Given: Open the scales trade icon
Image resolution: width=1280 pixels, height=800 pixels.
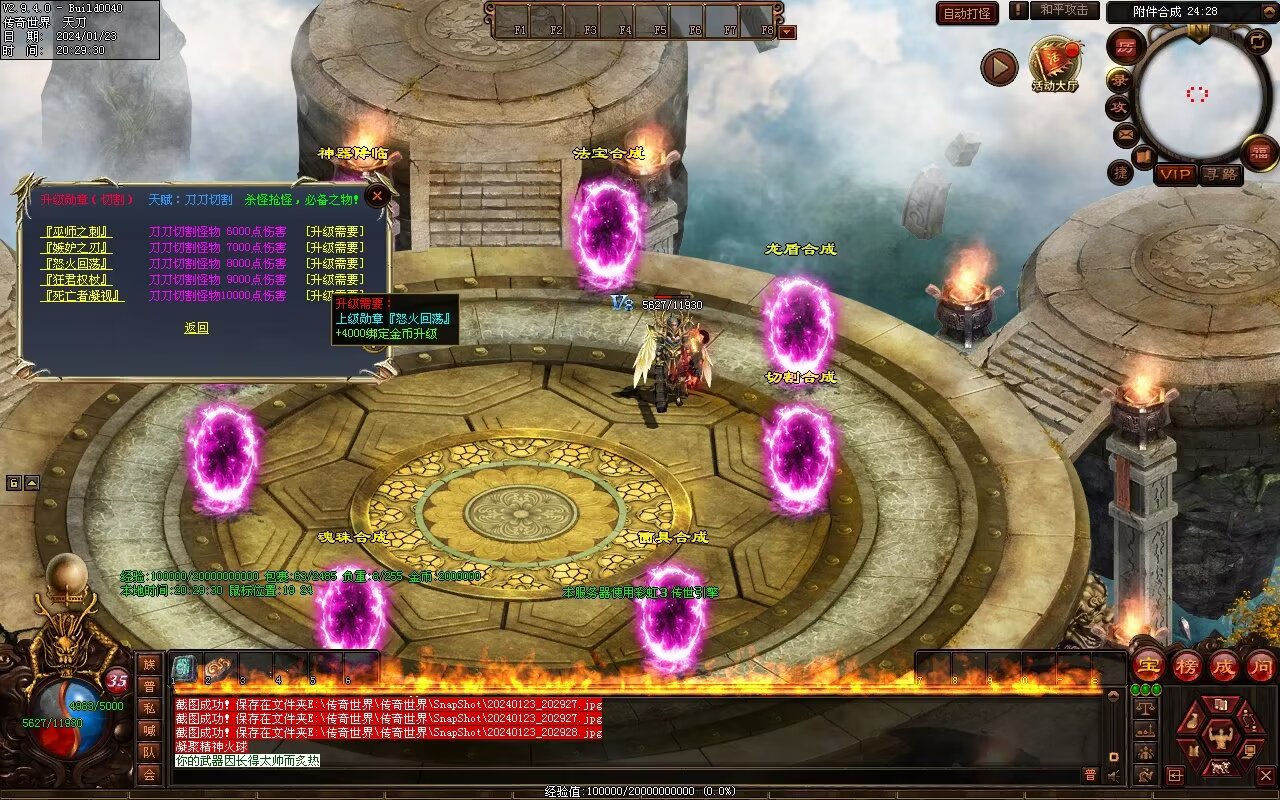Looking at the screenshot, I should coord(1146,708).
